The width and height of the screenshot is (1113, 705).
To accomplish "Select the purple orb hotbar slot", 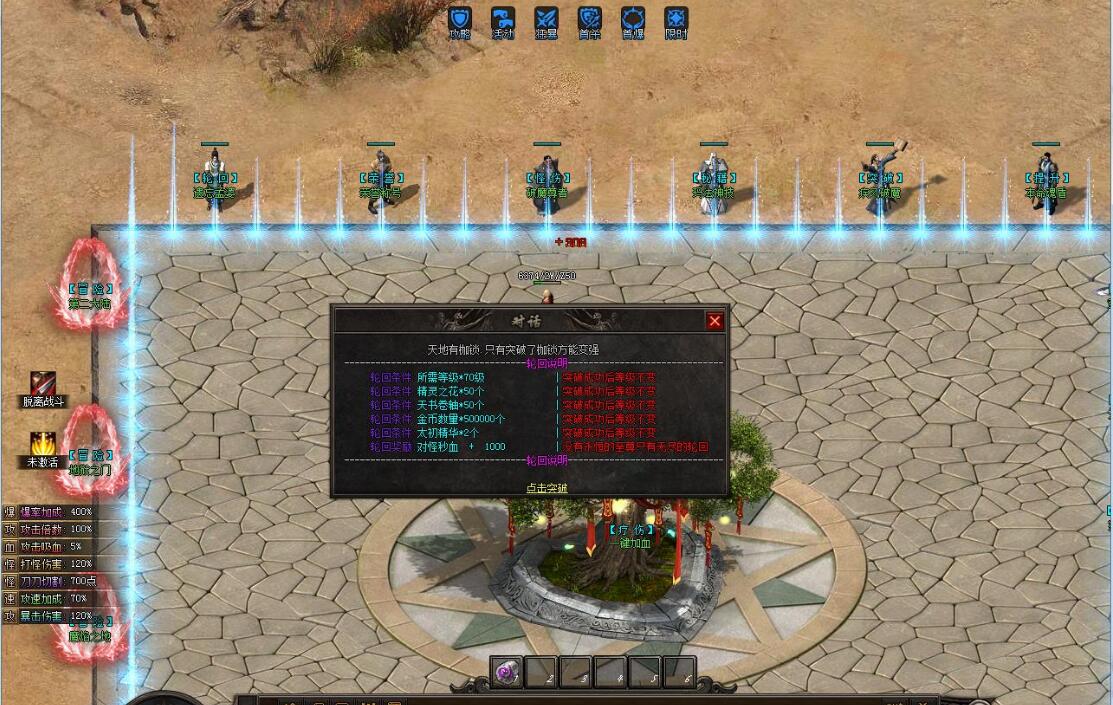I will tap(507, 672).
